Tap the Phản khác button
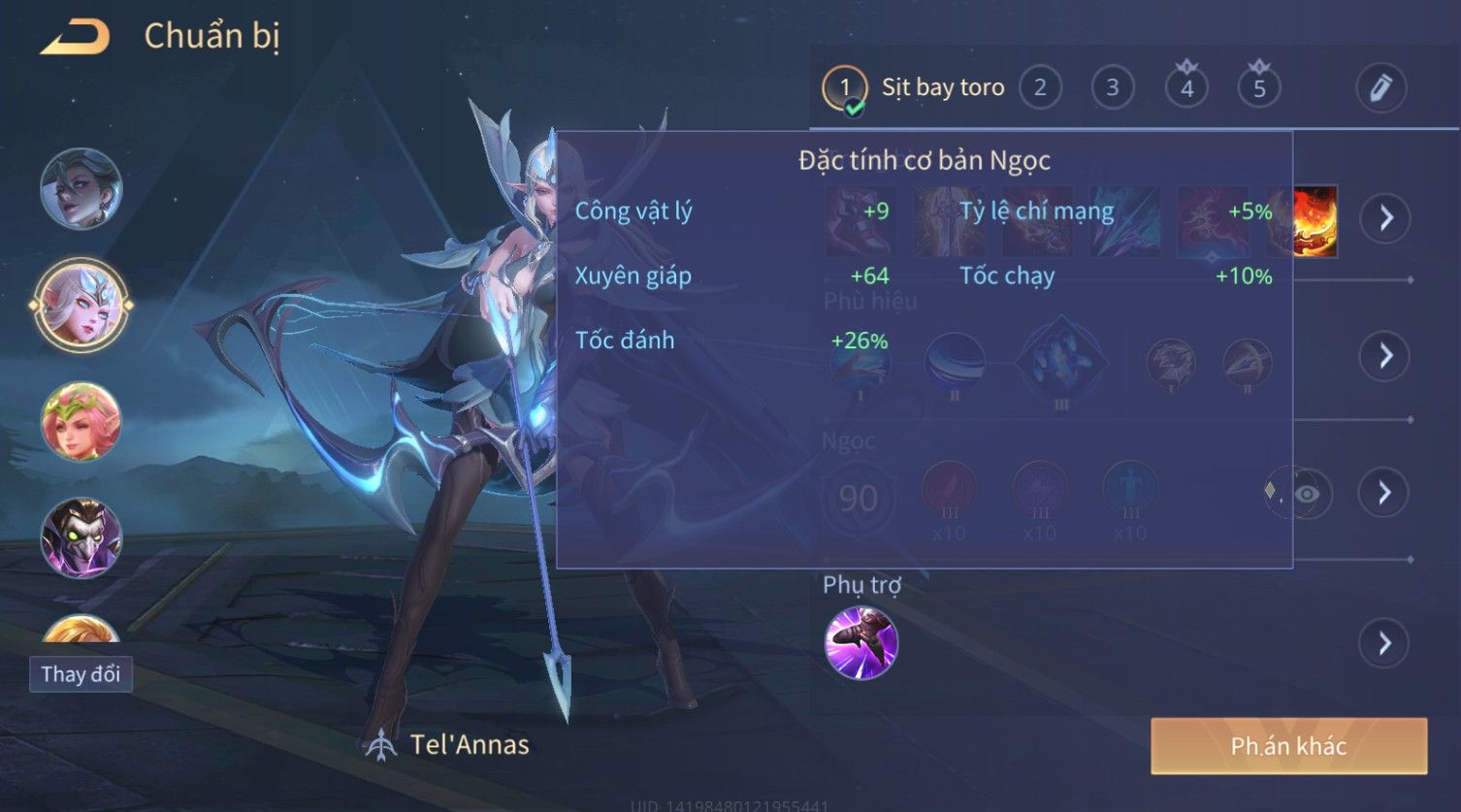1461x812 pixels. coord(1288,746)
